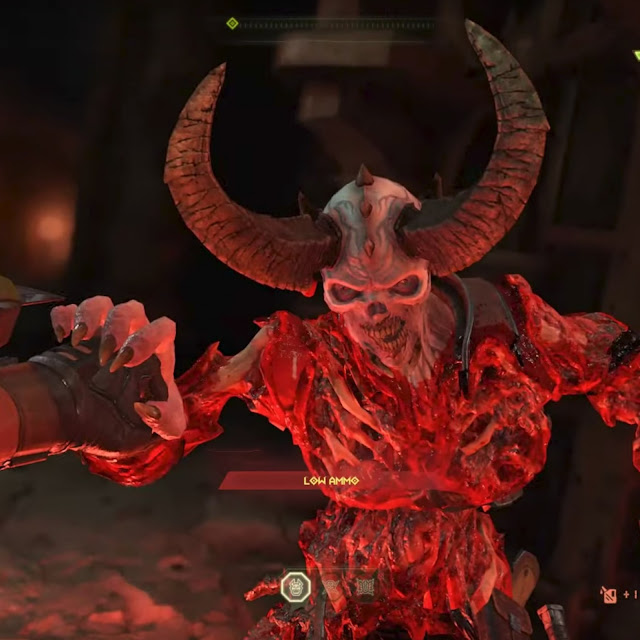This screenshot has width=640, height=640.
Task: Select the highlighted octagonal demon-face icon
Action: (x=295, y=586)
